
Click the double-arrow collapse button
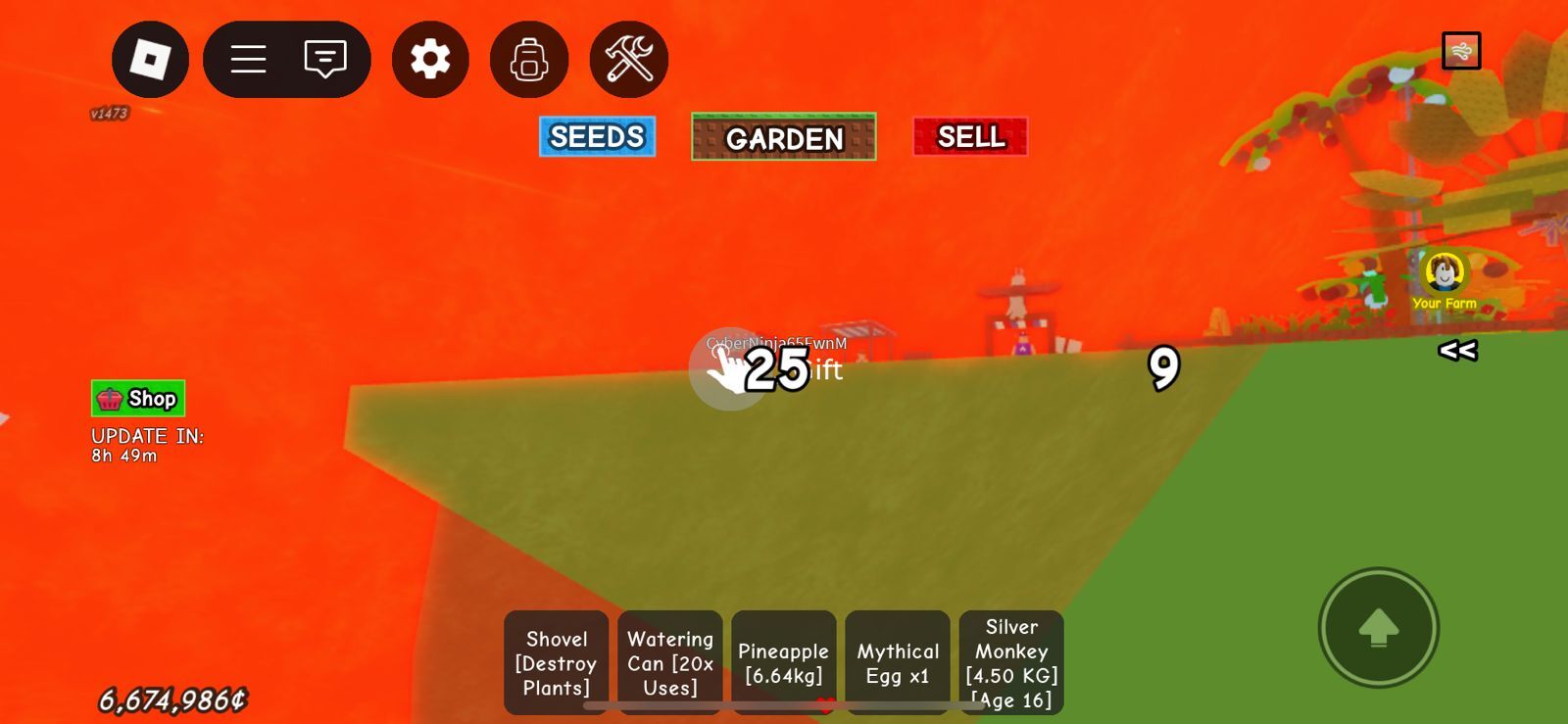pyautogui.click(x=1457, y=350)
